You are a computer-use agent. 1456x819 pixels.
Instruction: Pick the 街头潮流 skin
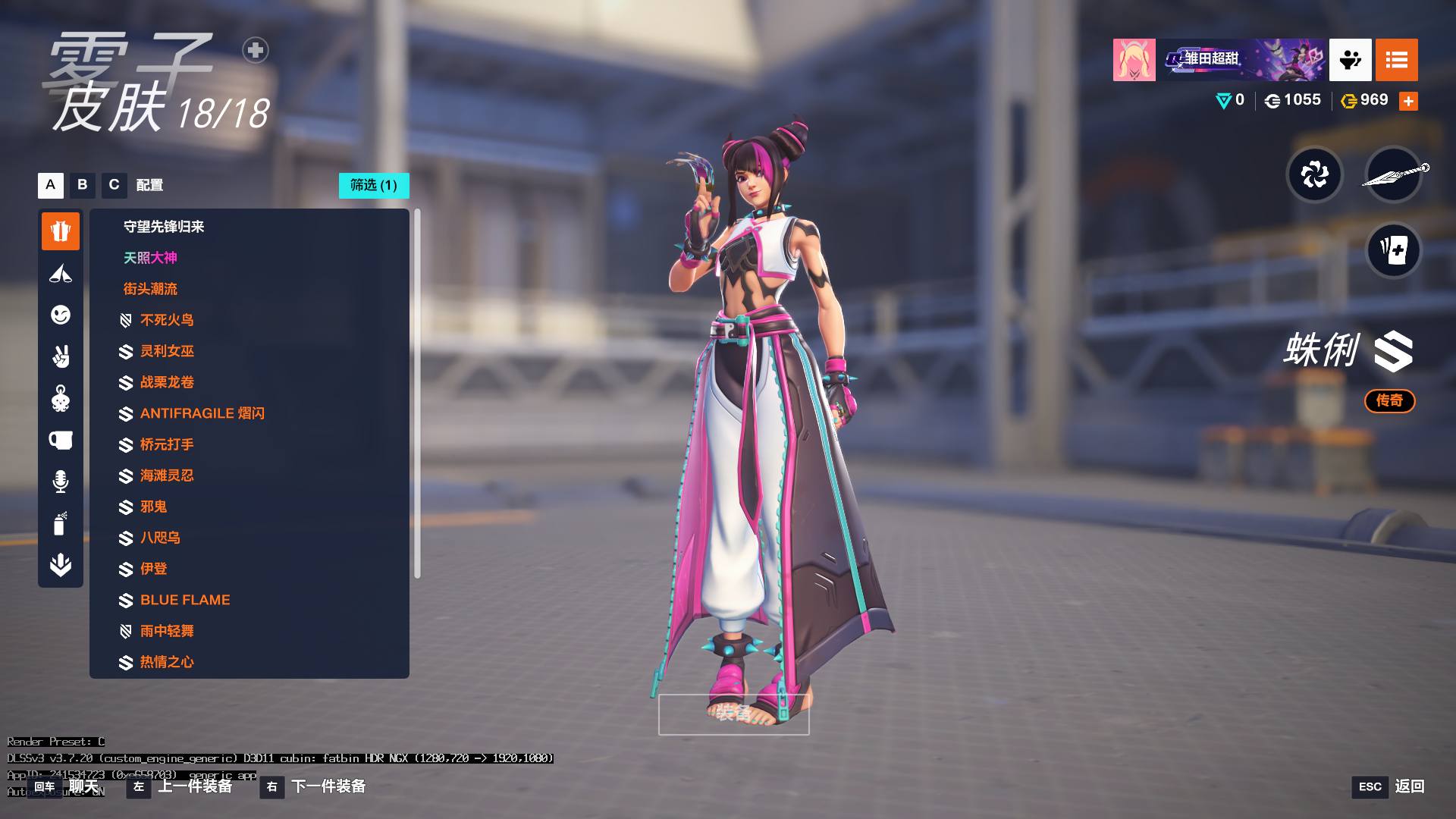tap(150, 289)
